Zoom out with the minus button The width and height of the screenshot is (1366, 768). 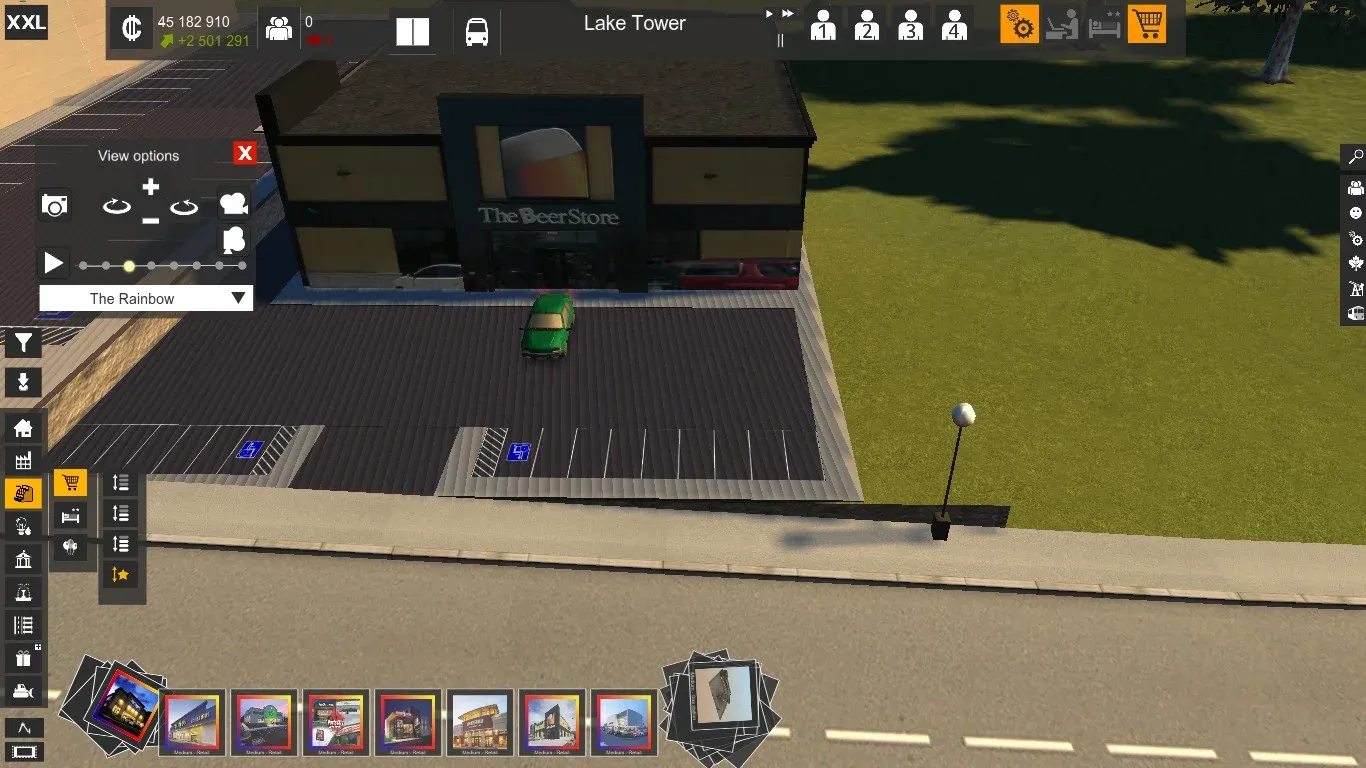[x=150, y=220]
